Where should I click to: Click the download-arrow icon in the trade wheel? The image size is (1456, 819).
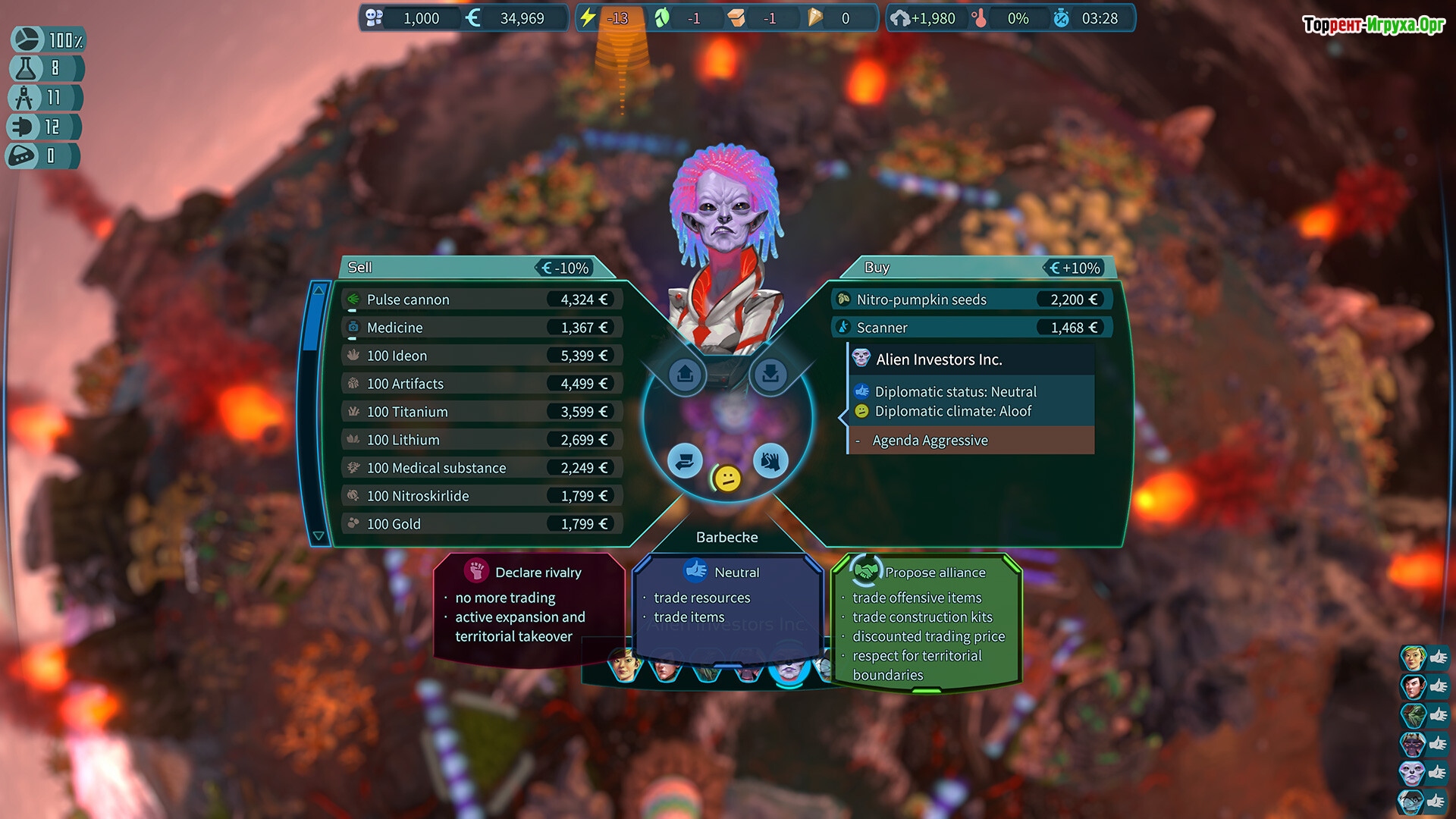coord(770,375)
